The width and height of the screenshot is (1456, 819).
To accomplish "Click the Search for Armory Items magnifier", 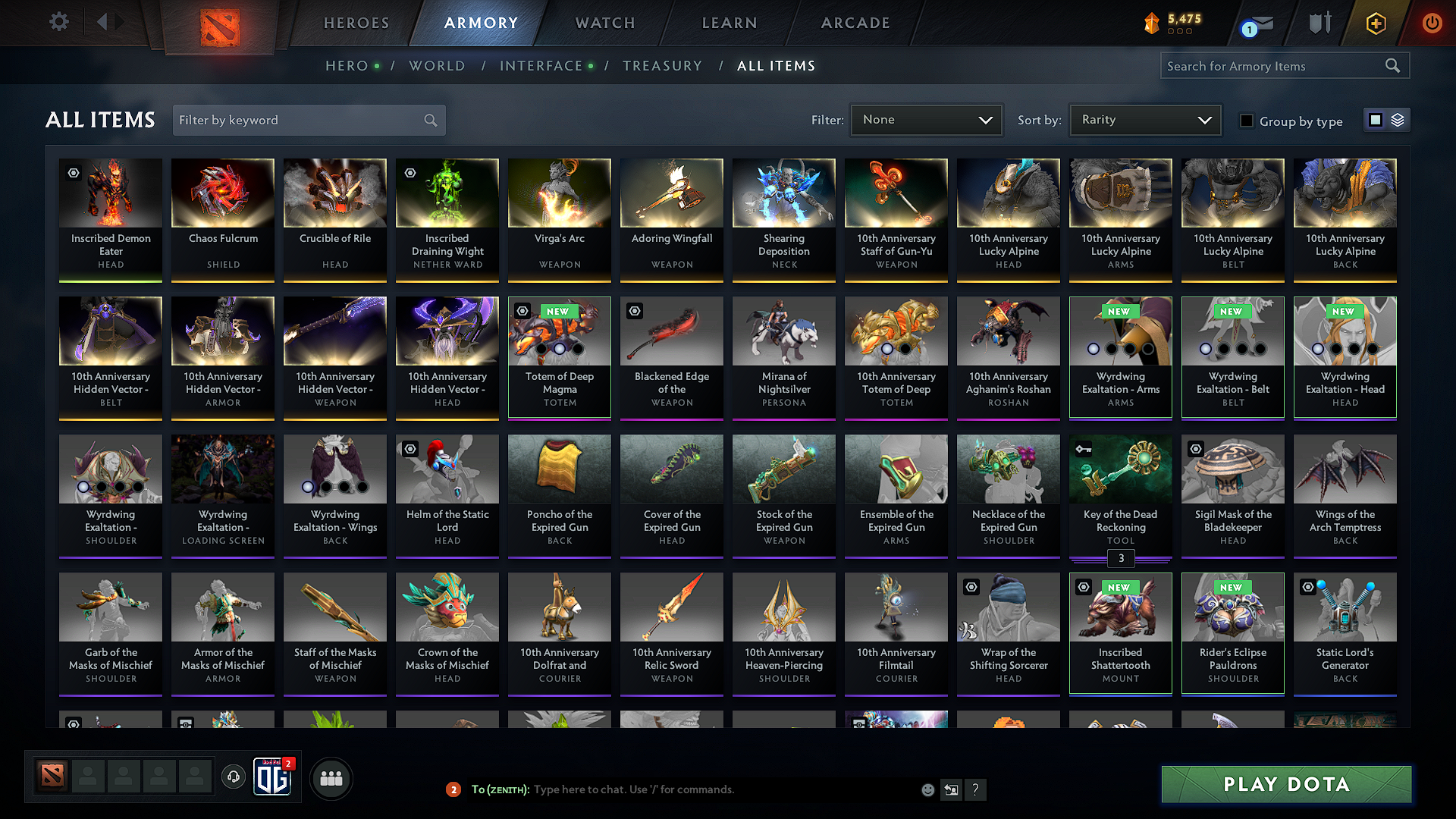I will pos(1392,65).
